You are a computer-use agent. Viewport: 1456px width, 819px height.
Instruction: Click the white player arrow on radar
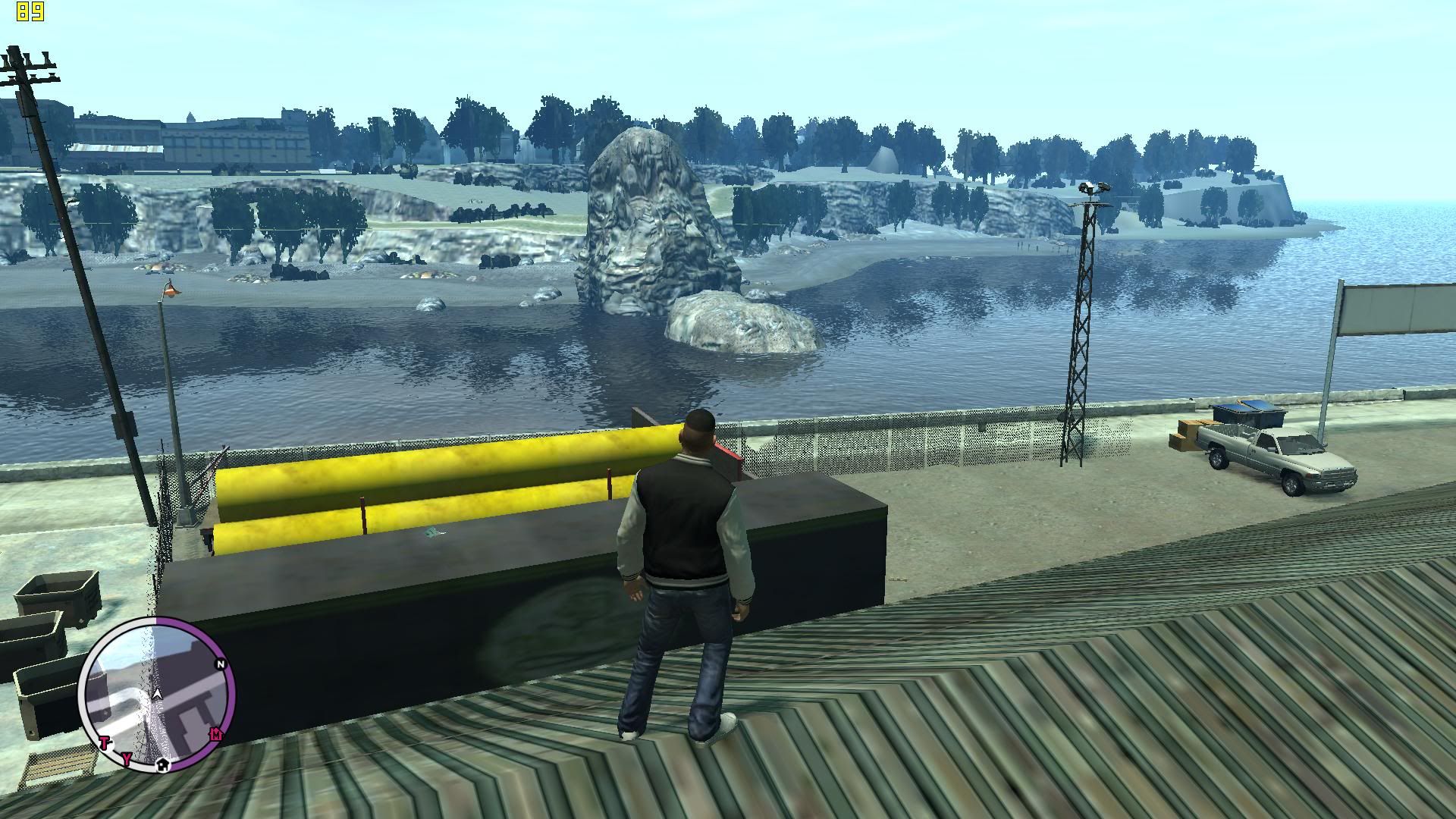pyautogui.click(x=157, y=693)
